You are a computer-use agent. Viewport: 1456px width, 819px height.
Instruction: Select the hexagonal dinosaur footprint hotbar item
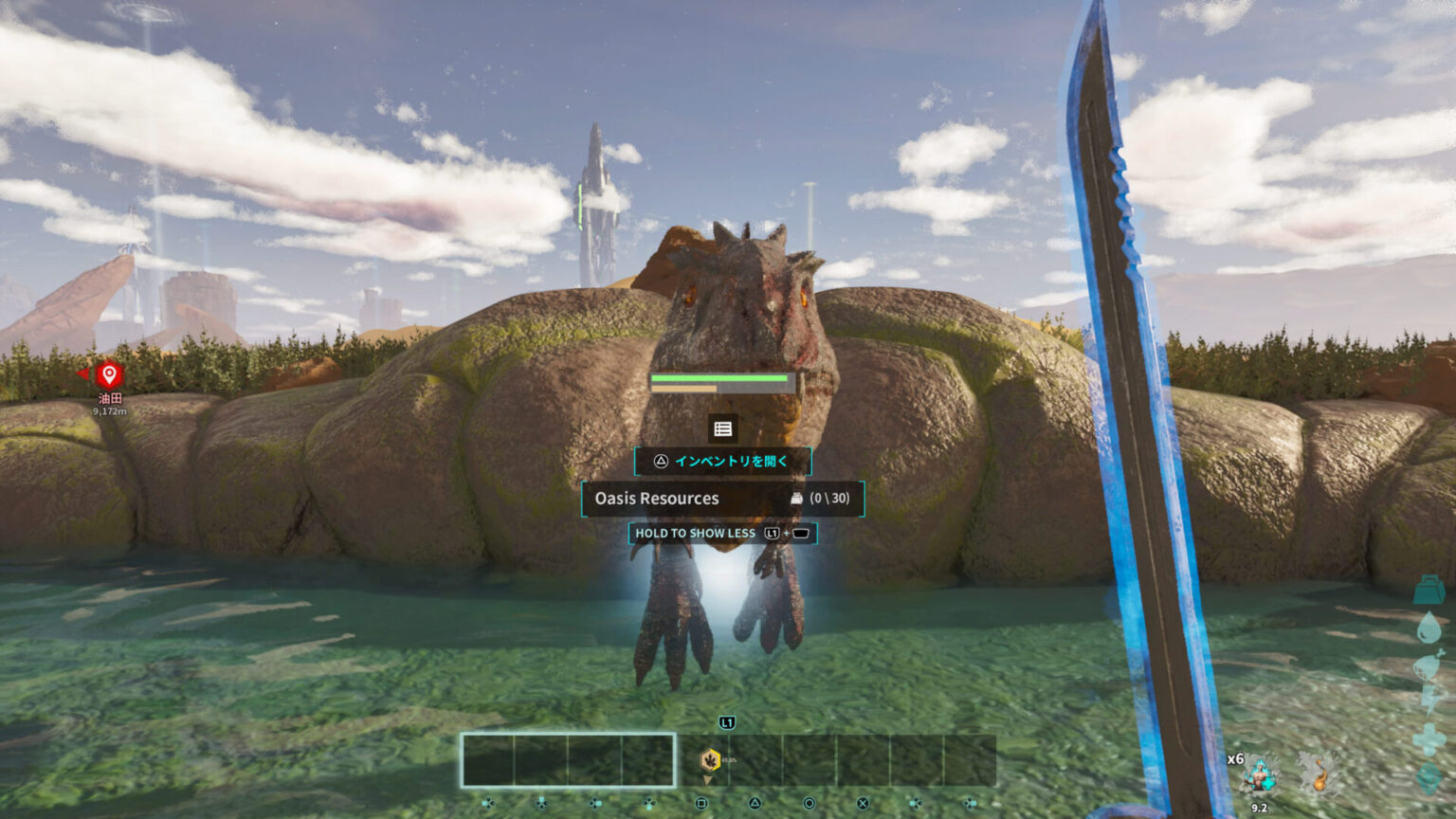click(709, 760)
